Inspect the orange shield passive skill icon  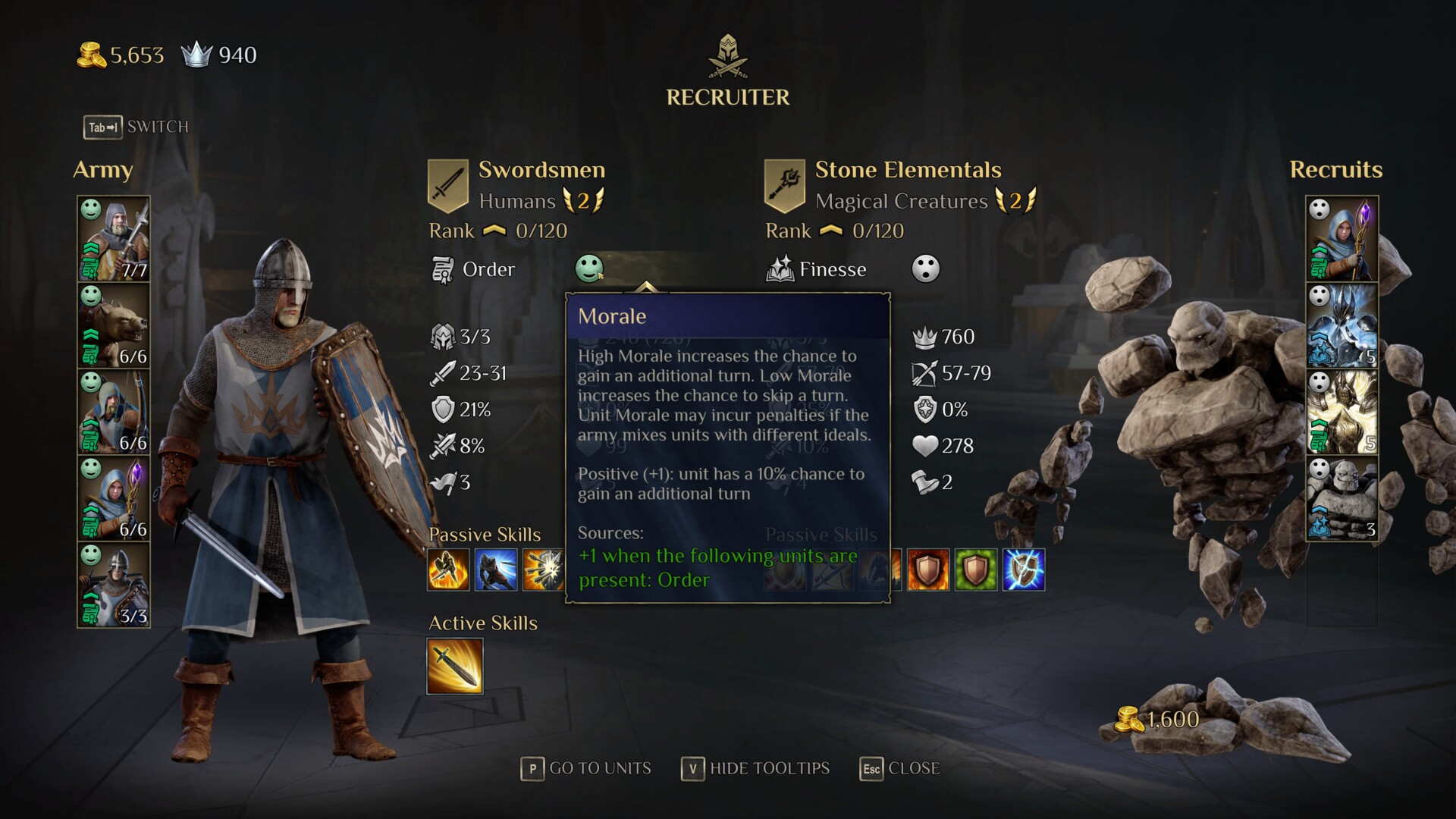(x=928, y=570)
